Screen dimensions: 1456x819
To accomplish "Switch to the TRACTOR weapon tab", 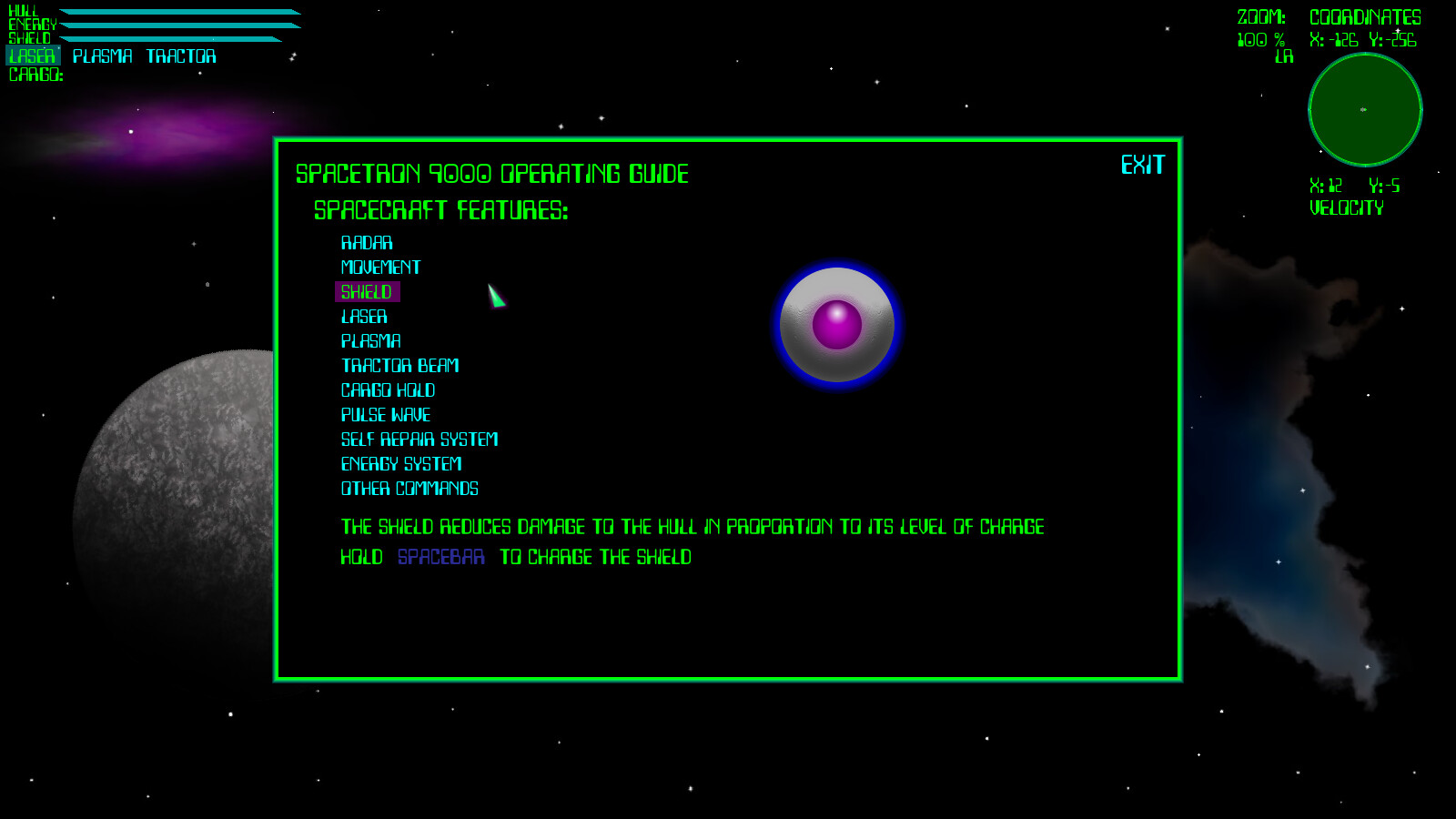I will coord(180,56).
